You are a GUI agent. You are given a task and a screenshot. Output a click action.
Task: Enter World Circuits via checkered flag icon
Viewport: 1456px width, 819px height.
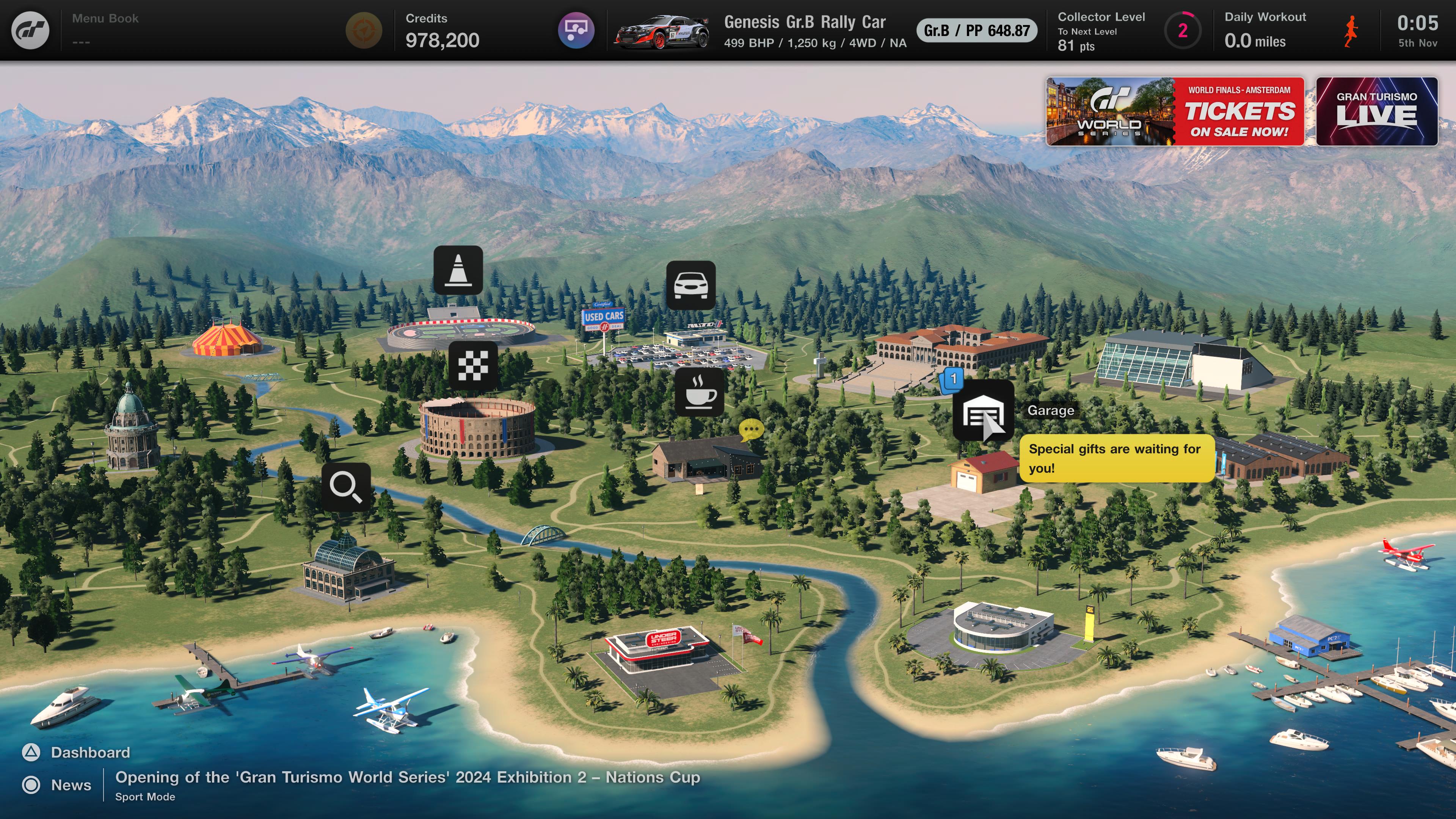pos(473,366)
